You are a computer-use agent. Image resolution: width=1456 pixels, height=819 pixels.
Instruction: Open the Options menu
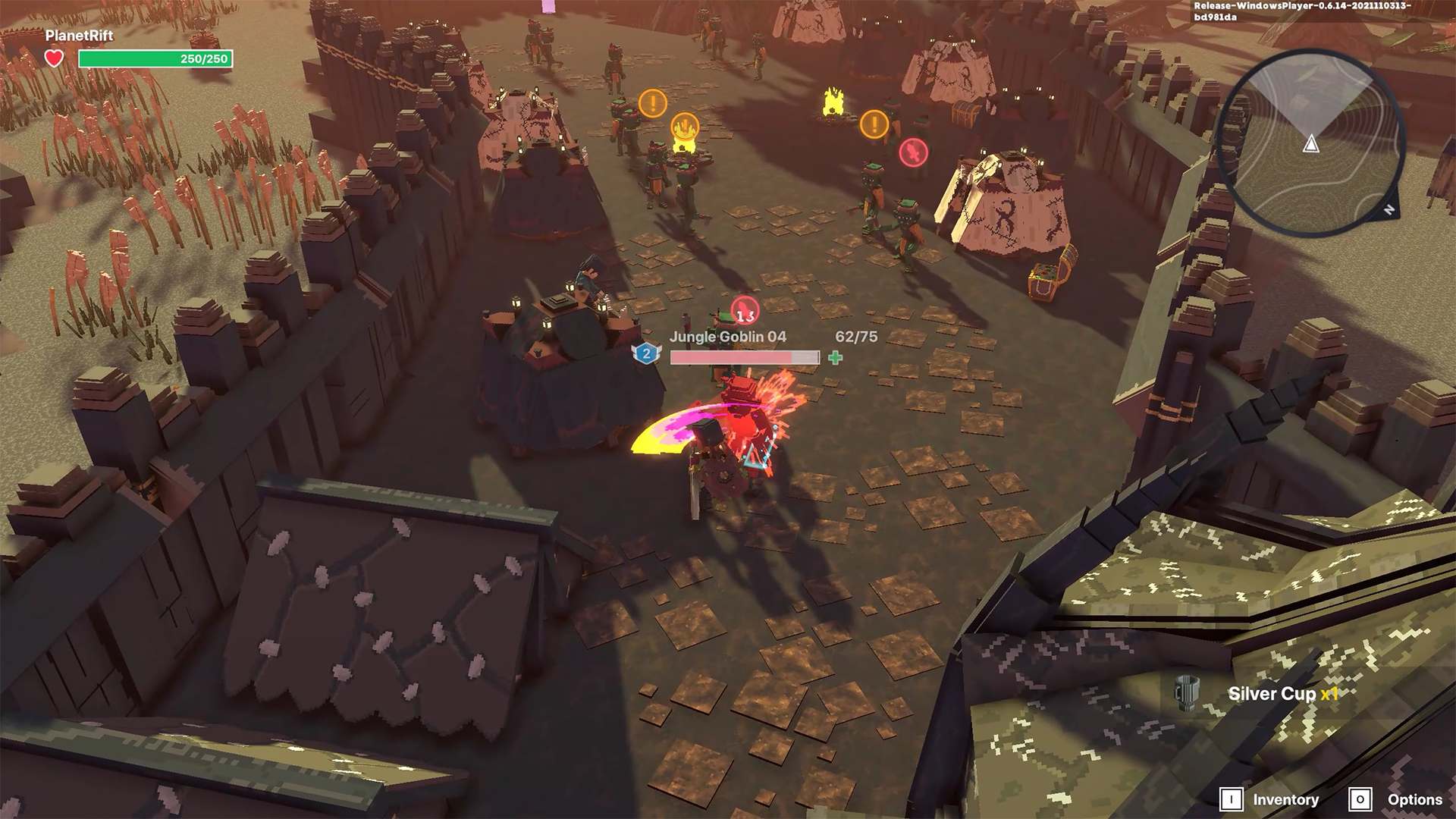coord(1396,799)
